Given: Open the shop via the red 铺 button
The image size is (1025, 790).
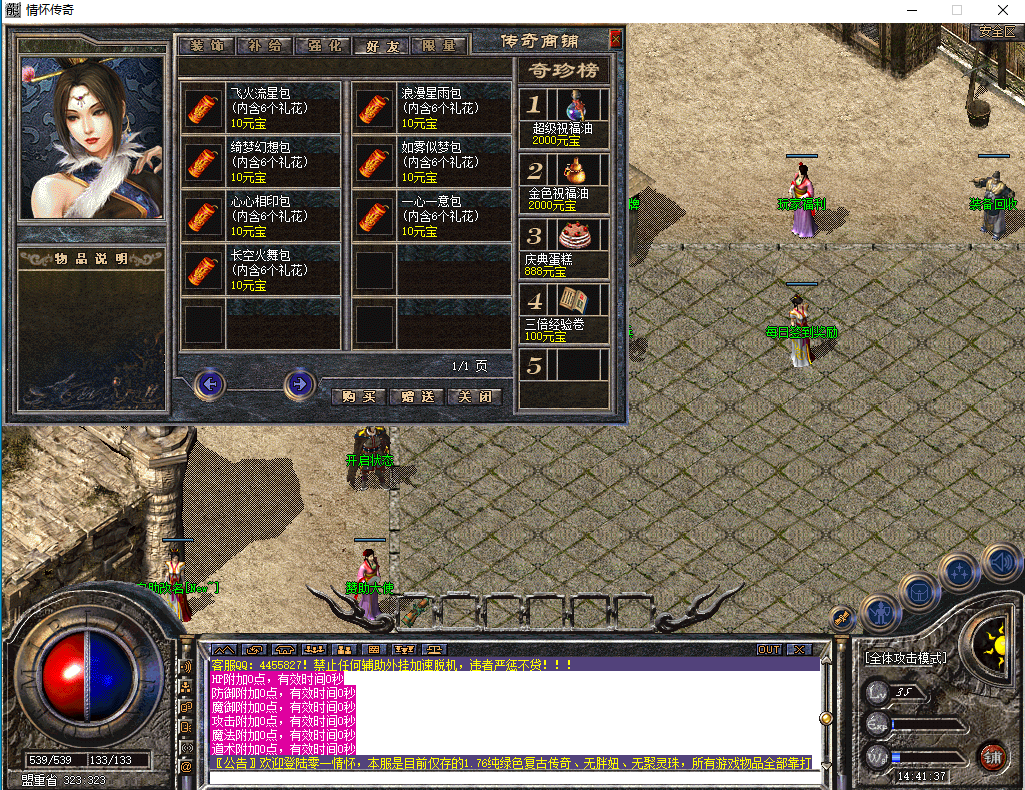Looking at the screenshot, I should coord(992,756).
